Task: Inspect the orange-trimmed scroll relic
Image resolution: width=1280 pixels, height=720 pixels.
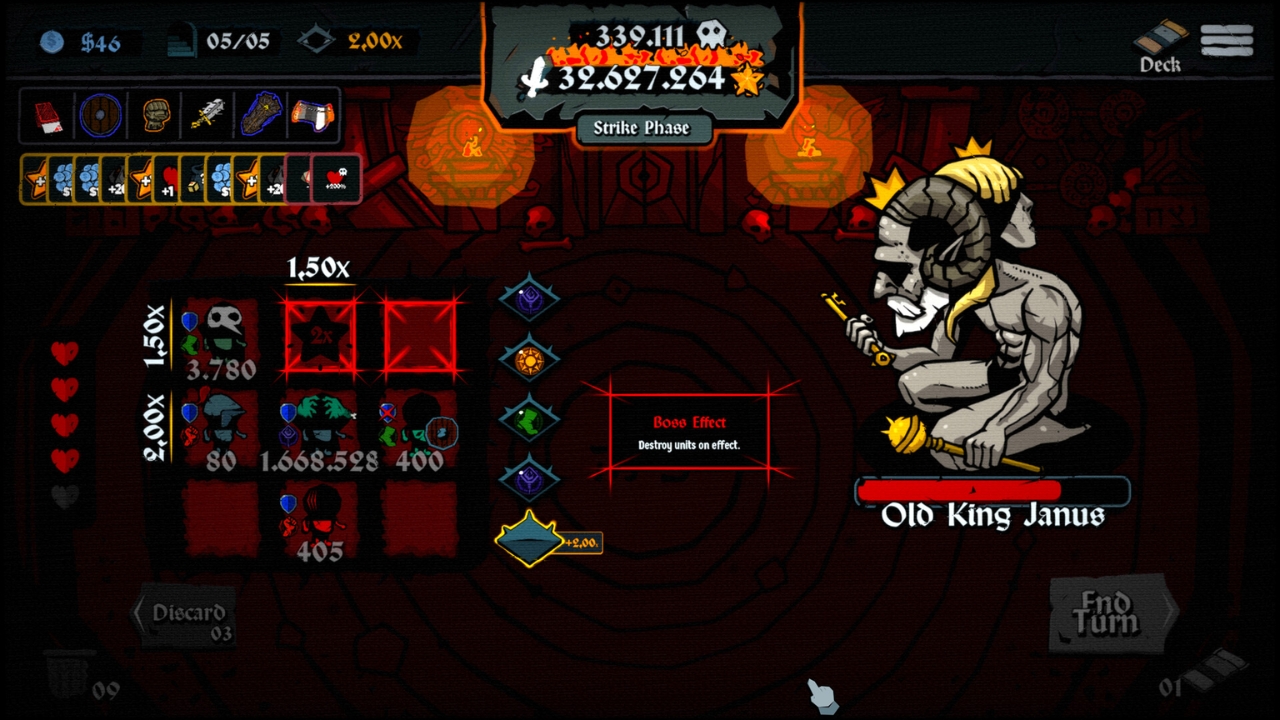Action: pos(312,115)
